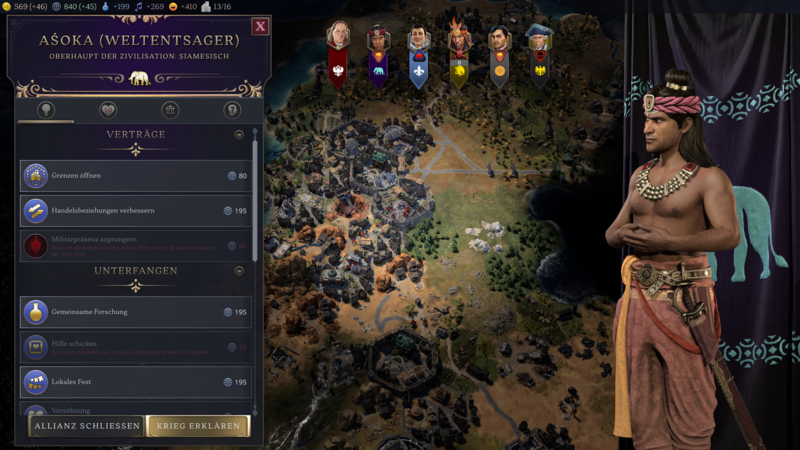This screenshot has height=450, width=800.
Task: Switch to the lightbulb actions tab
Action: click(x=45, y=110)
